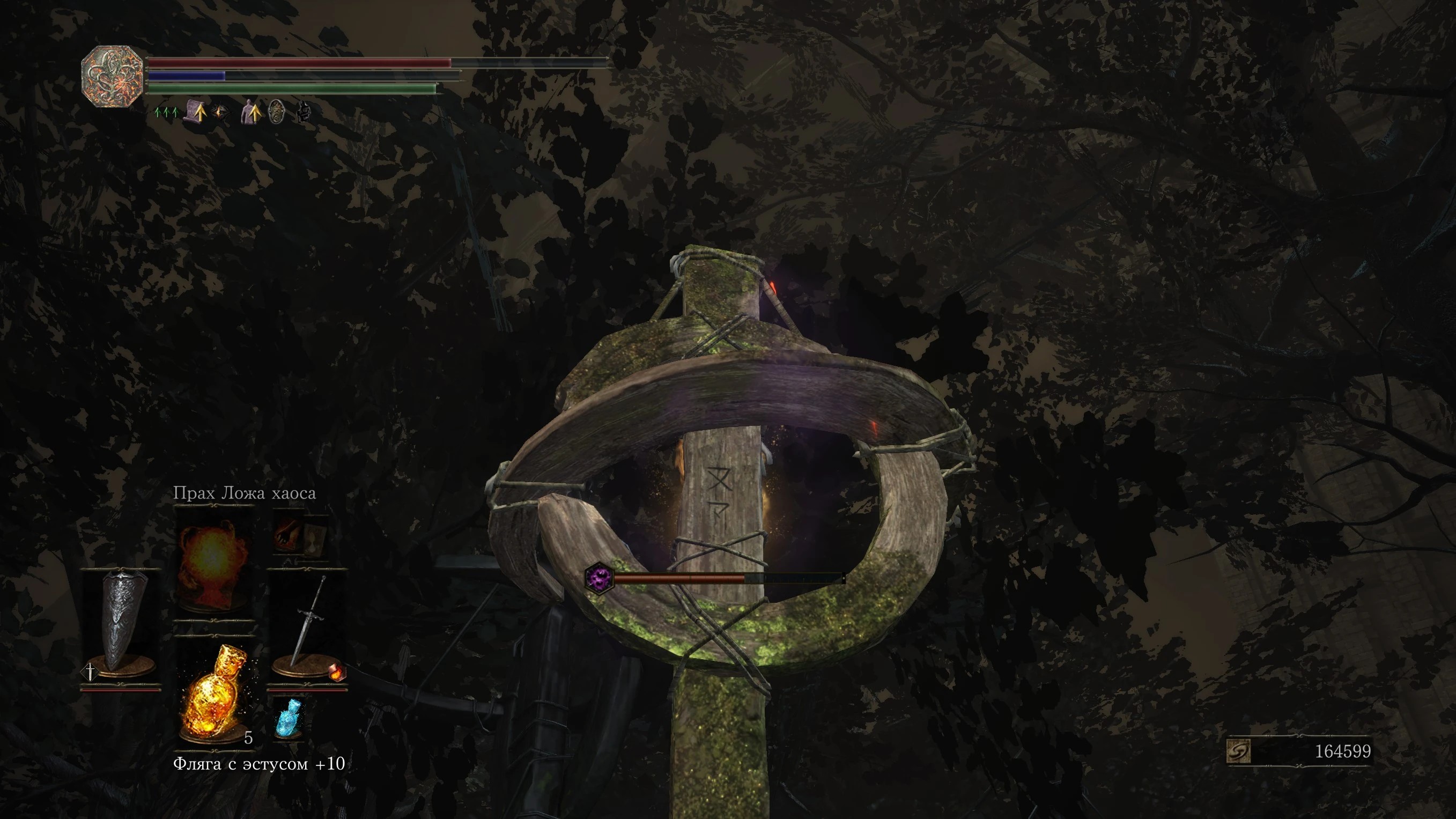Viewport: 1456px width, 819px height.
Task: Click the souls swirl icon
Action: (1238, 752)
